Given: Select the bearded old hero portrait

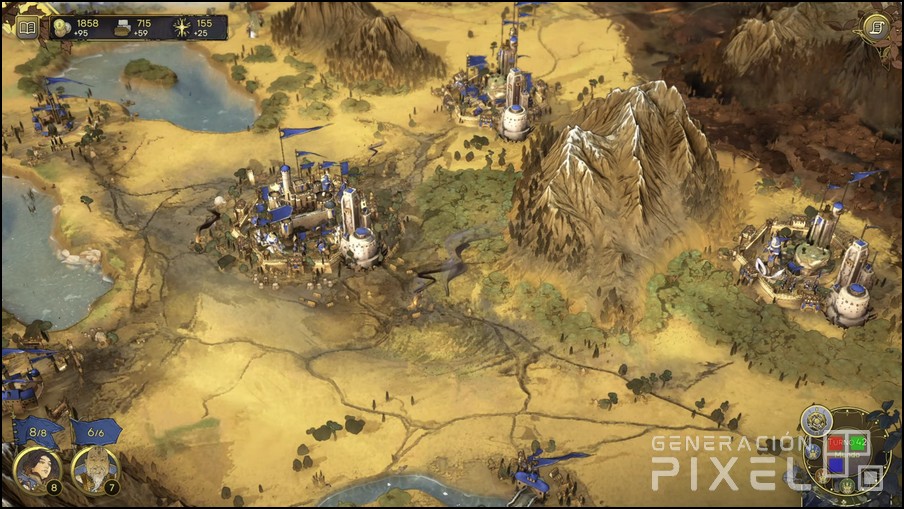Looking at the screenshot, I should [95, 469].
